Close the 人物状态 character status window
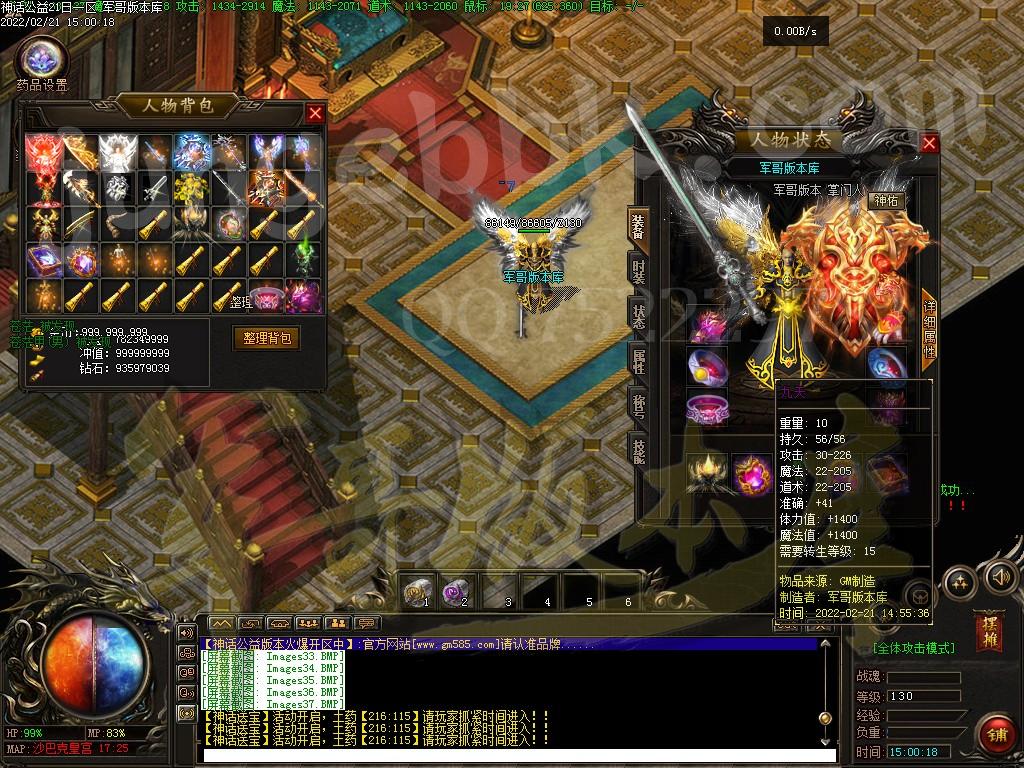The height and width of the screenshot is (768, 1024). pyautogui.click(x=929, y=144)
